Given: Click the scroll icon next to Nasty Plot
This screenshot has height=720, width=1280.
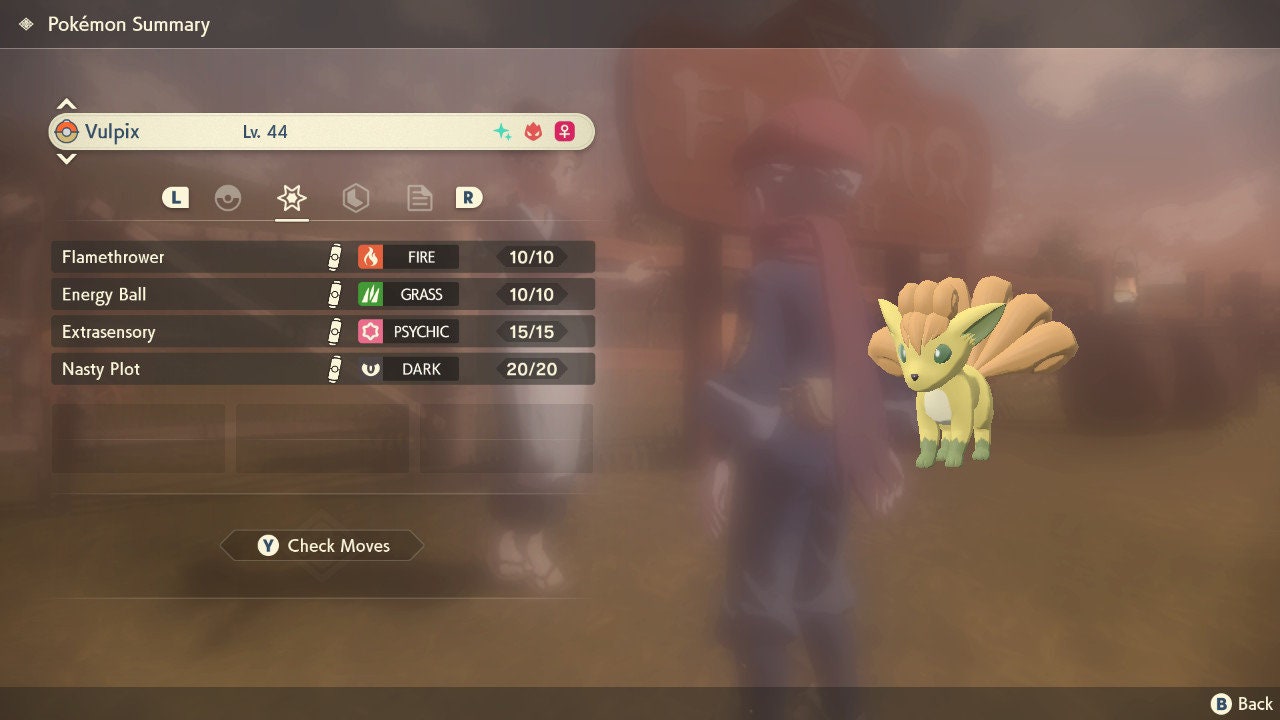Looking at the screenshot, I should (x=333, y=369).
